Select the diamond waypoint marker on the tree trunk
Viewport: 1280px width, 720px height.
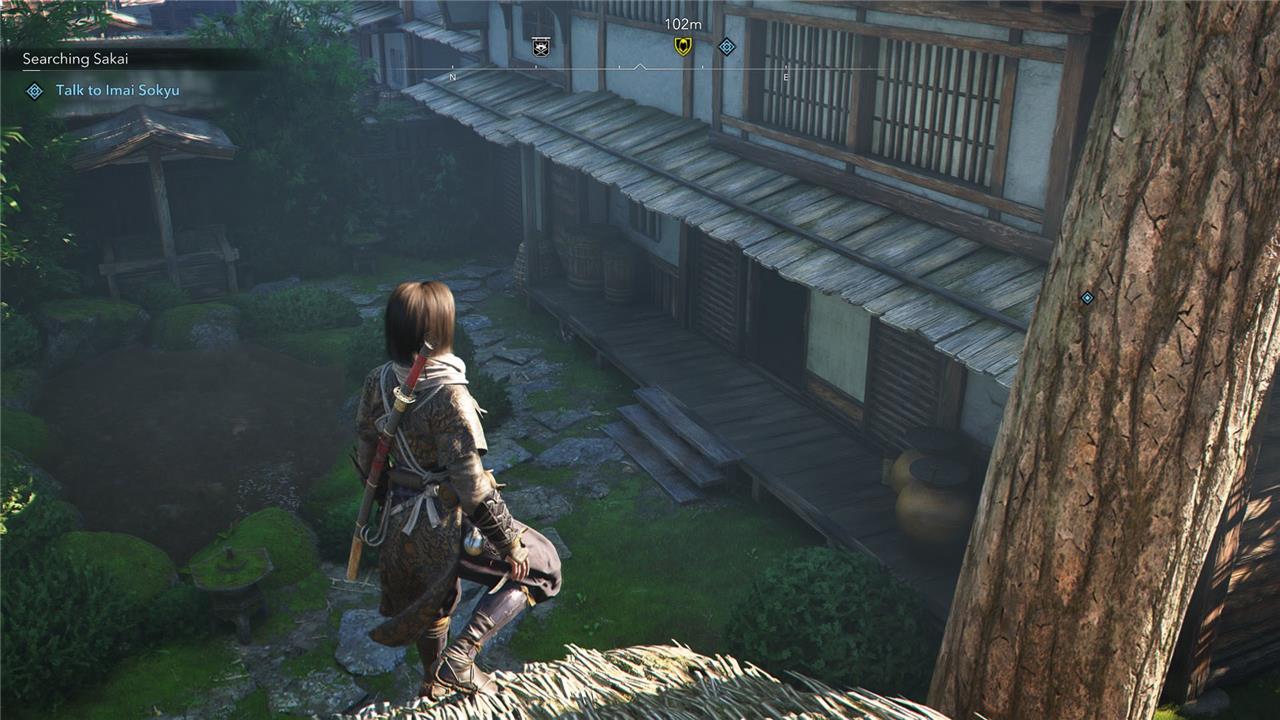(x=1087, y=298)
